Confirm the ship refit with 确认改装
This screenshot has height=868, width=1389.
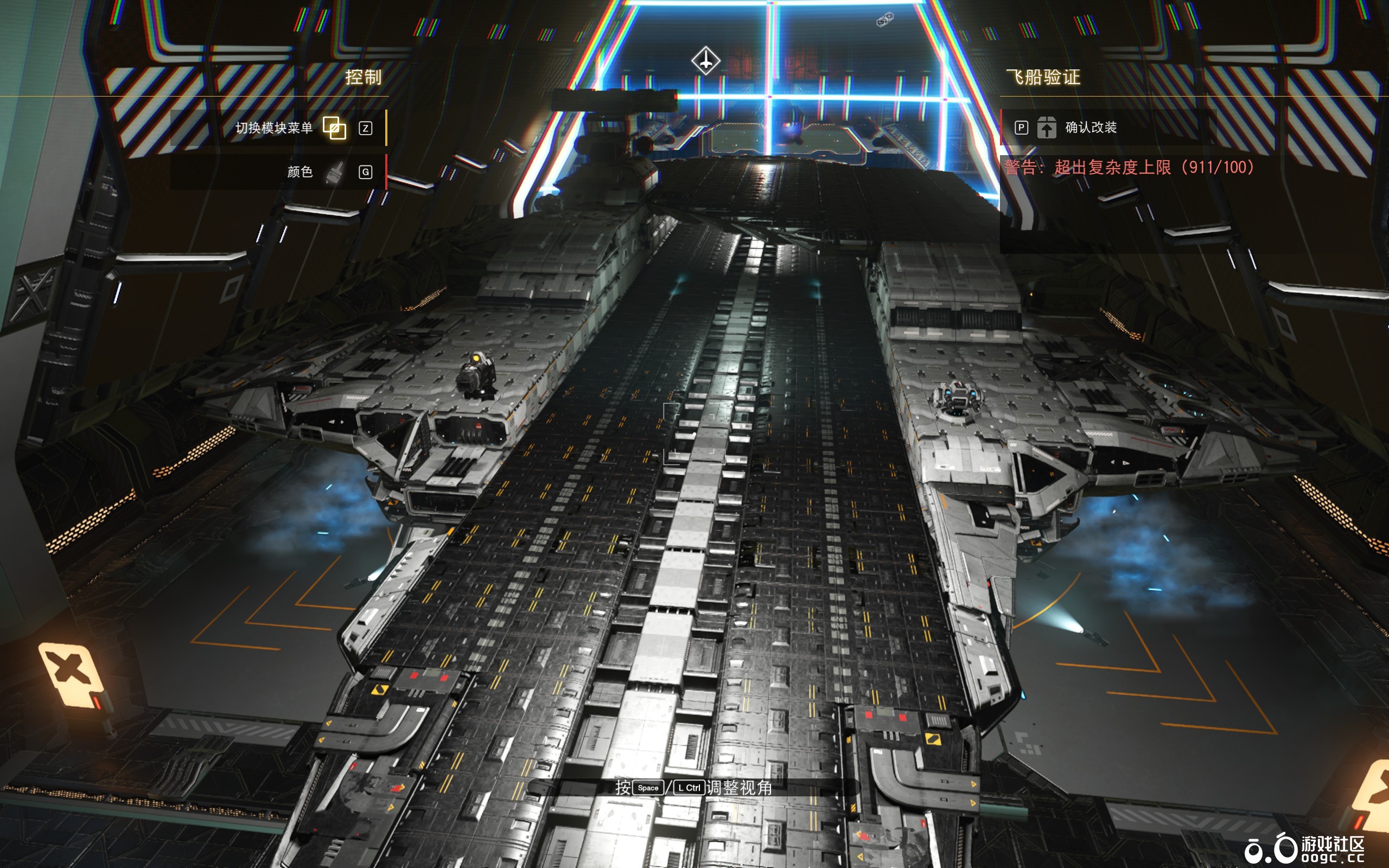(x=1089, y=127)
